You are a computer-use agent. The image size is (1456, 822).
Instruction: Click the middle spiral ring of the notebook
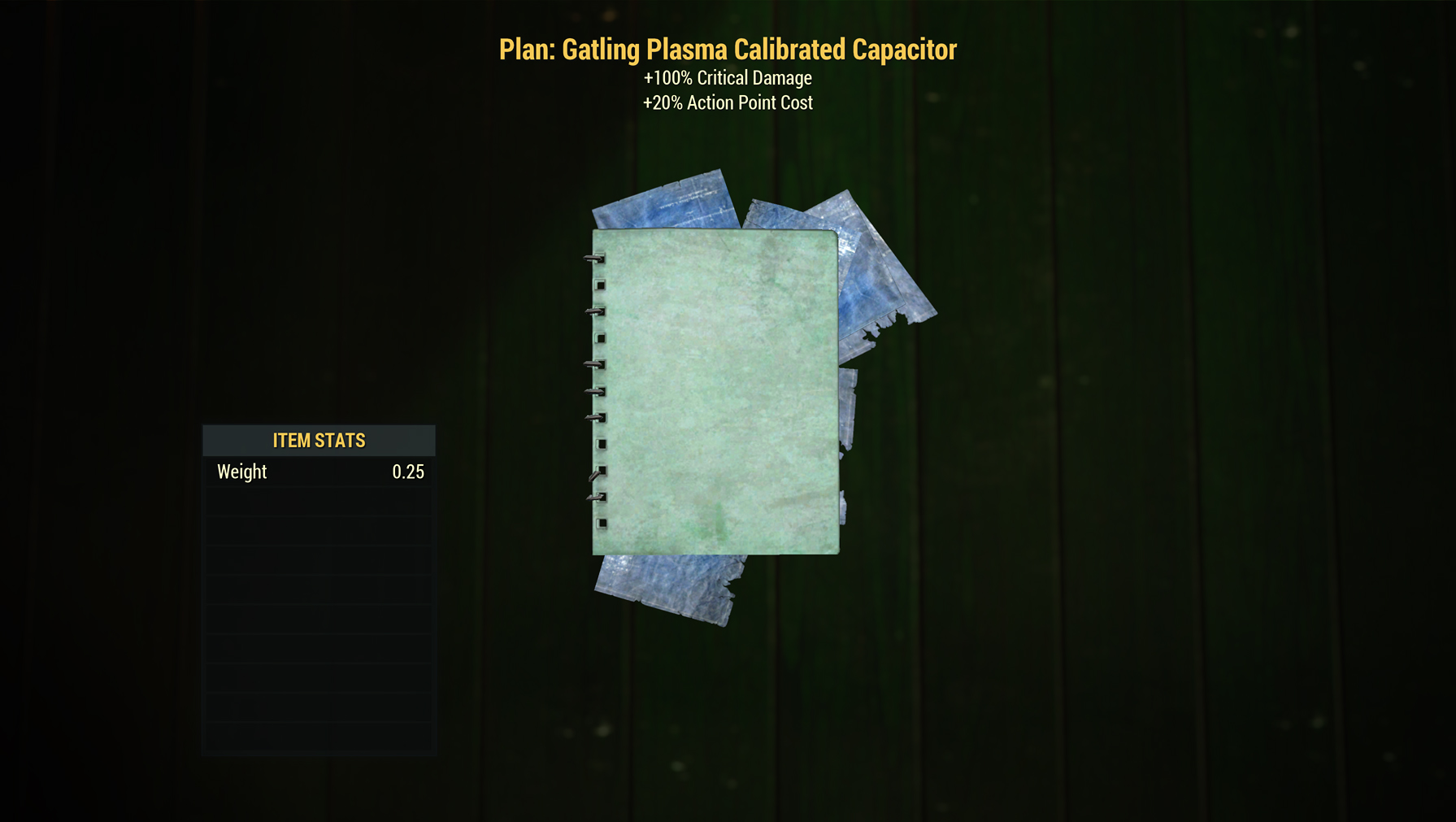pos(598,390)
